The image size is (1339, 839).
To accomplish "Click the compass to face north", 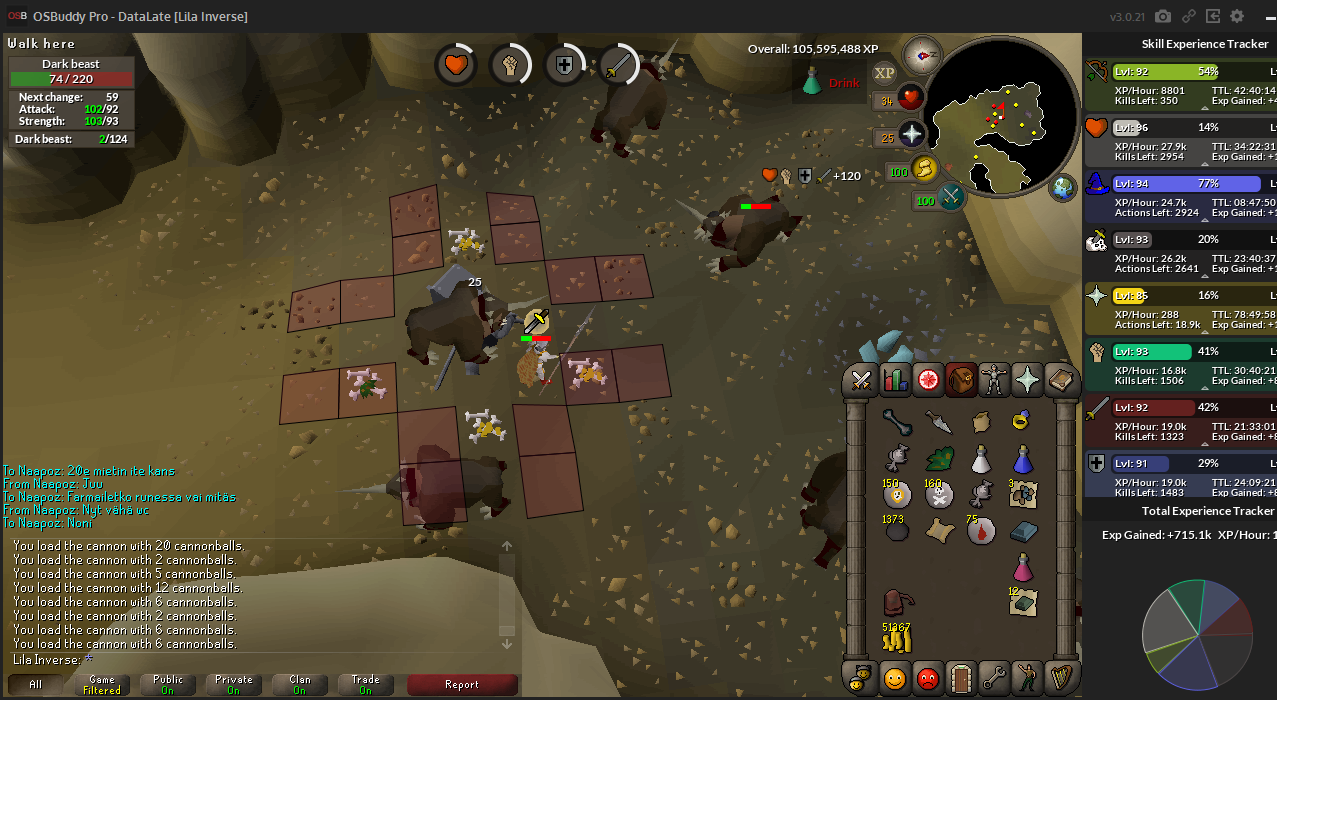I will click(x=921, y=55).
